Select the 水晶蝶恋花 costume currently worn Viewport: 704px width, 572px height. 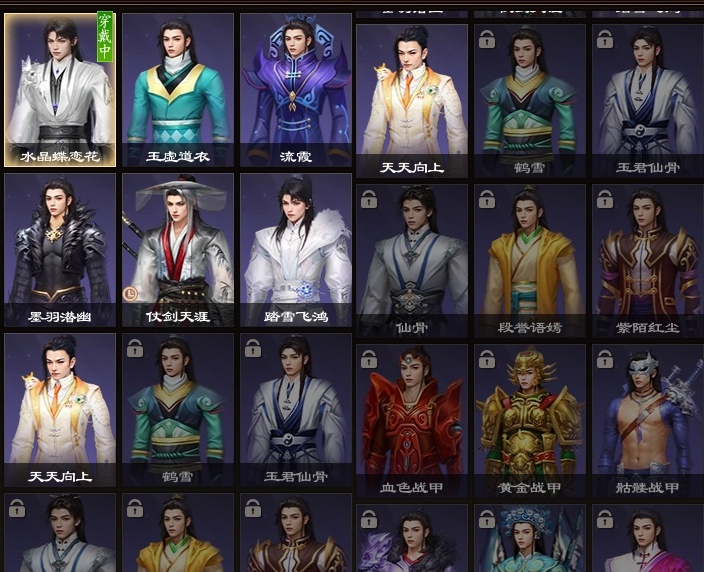(x=60, y=88)
